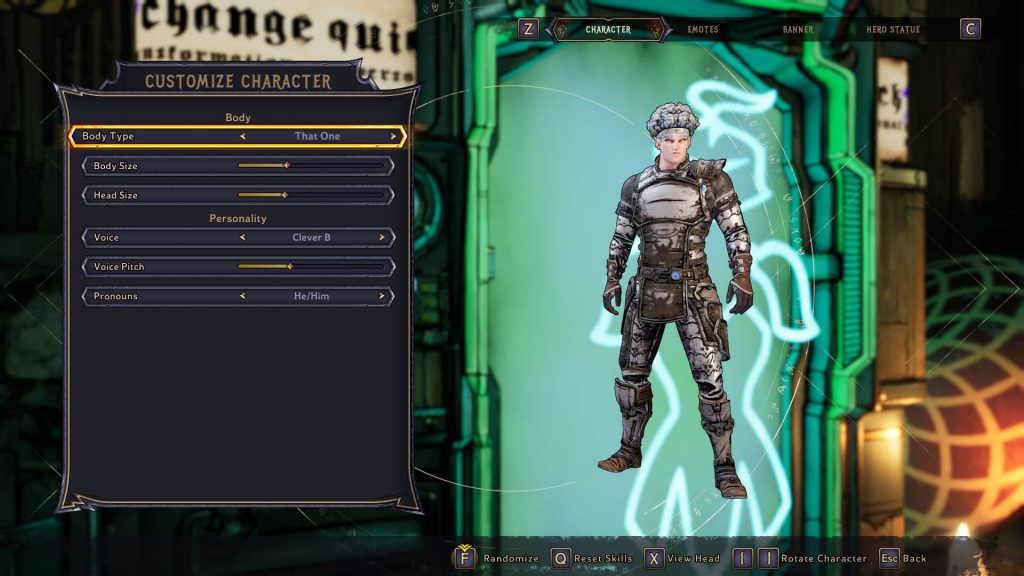Change the Voice Pitch slider
Viewport: 1024px width, 576px height.
tap(289, 267)
